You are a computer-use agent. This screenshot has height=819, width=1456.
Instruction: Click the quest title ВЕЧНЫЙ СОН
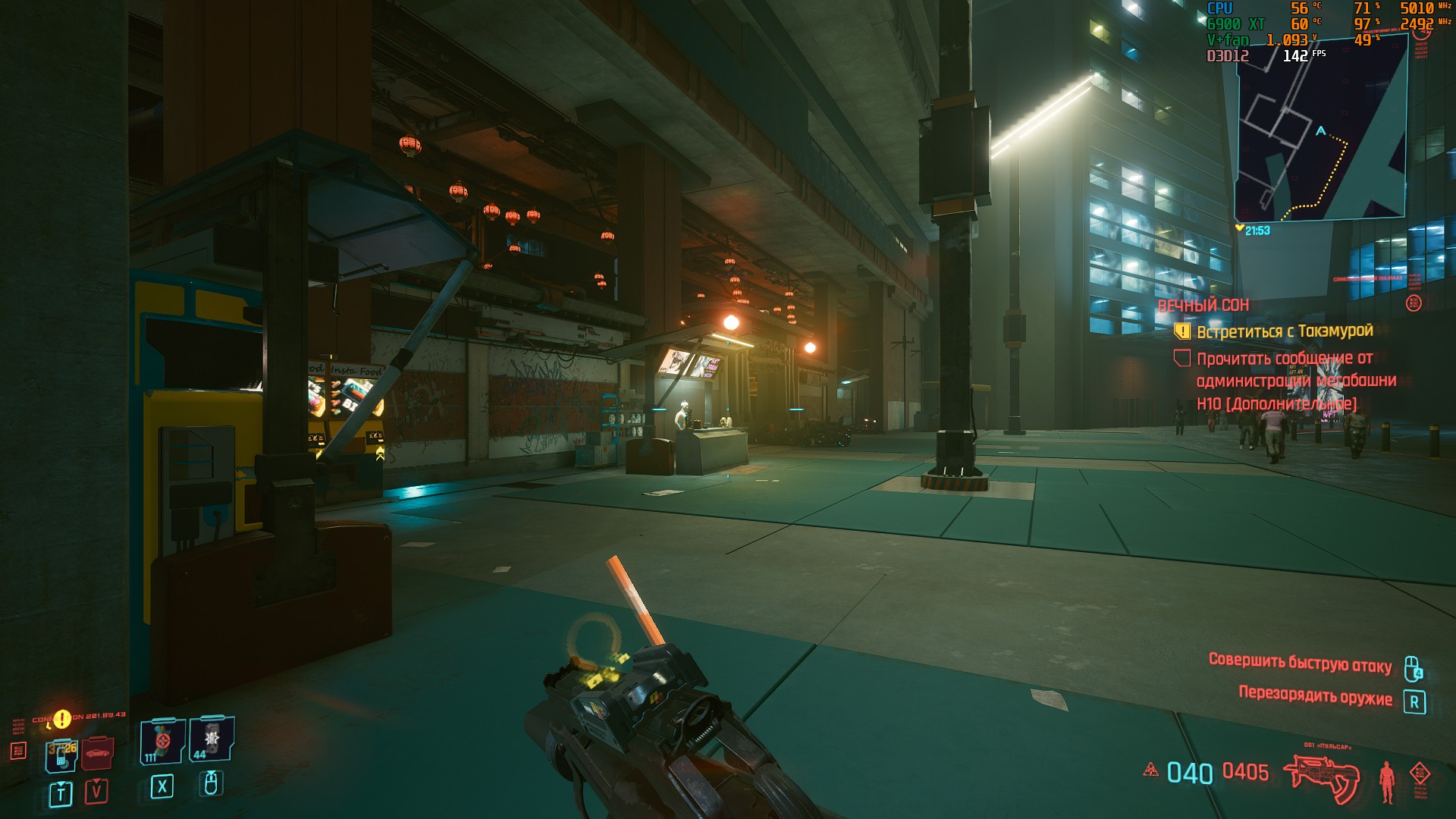point(1203,306)
